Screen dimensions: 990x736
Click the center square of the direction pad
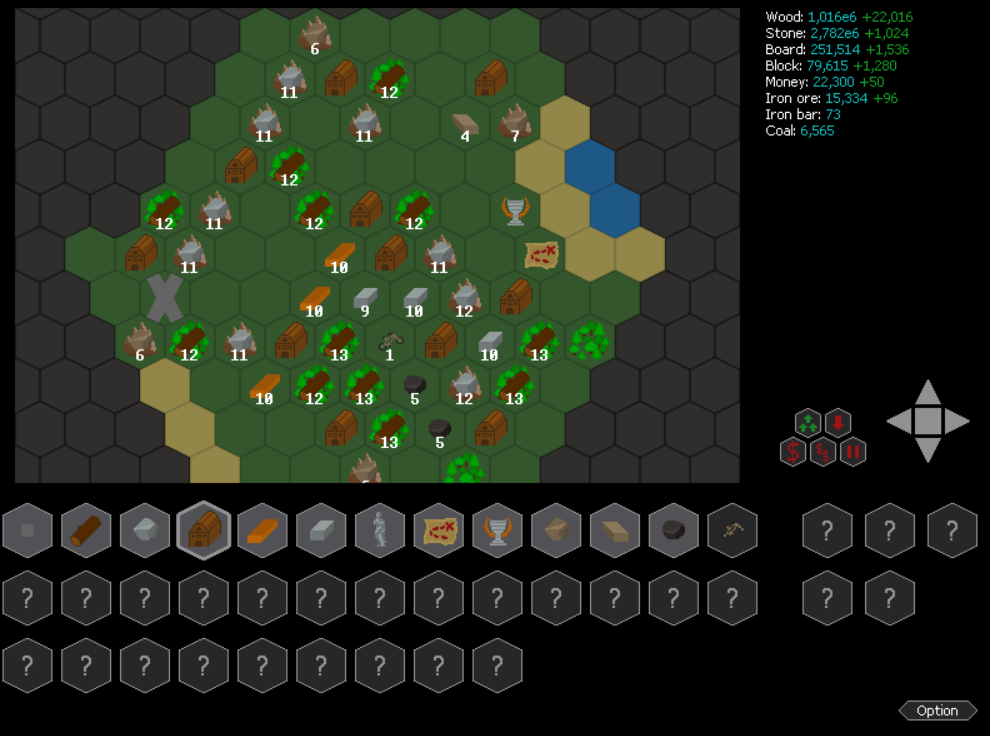928,422
